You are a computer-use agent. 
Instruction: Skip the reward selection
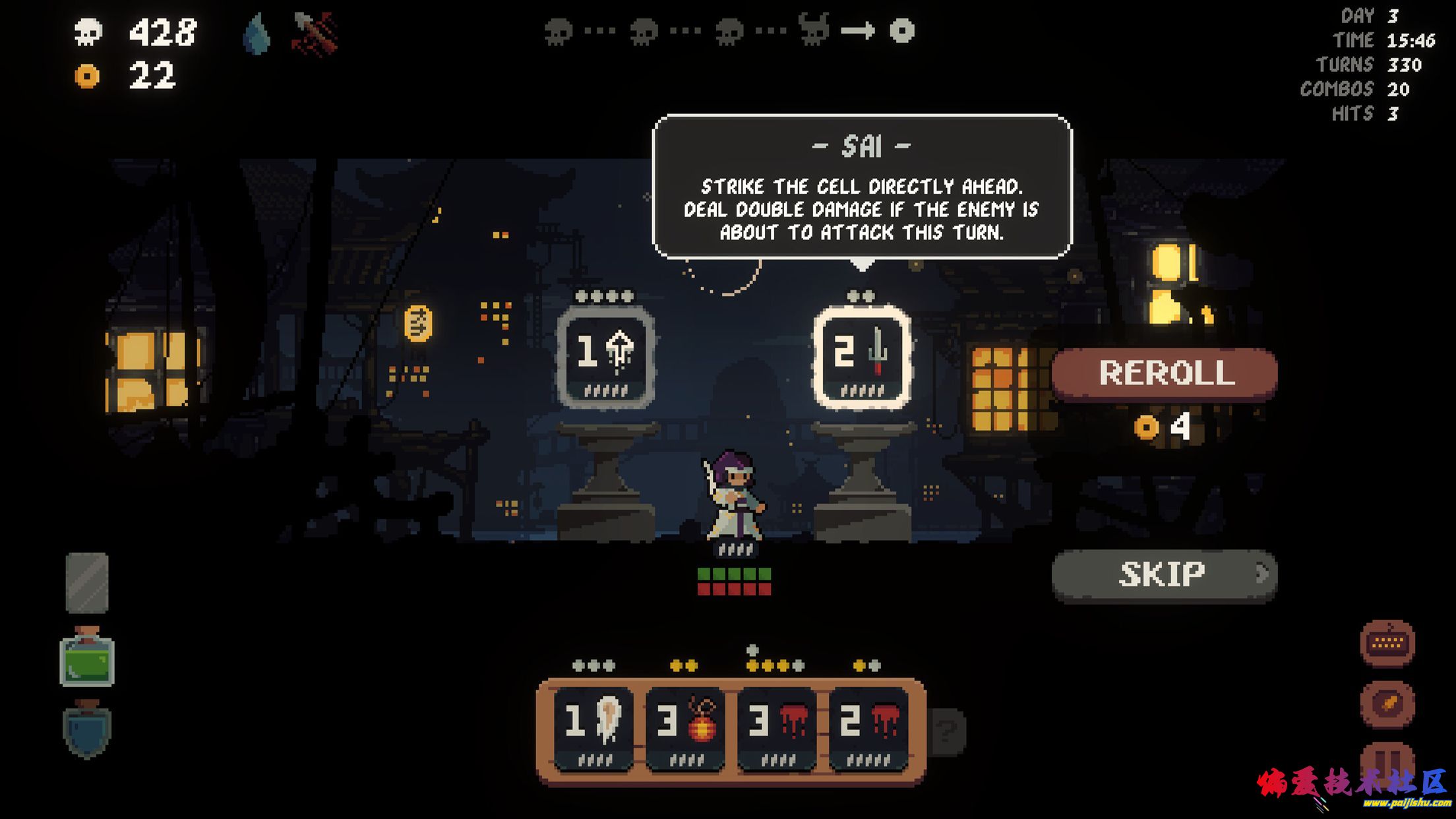tap(1165, 575)
